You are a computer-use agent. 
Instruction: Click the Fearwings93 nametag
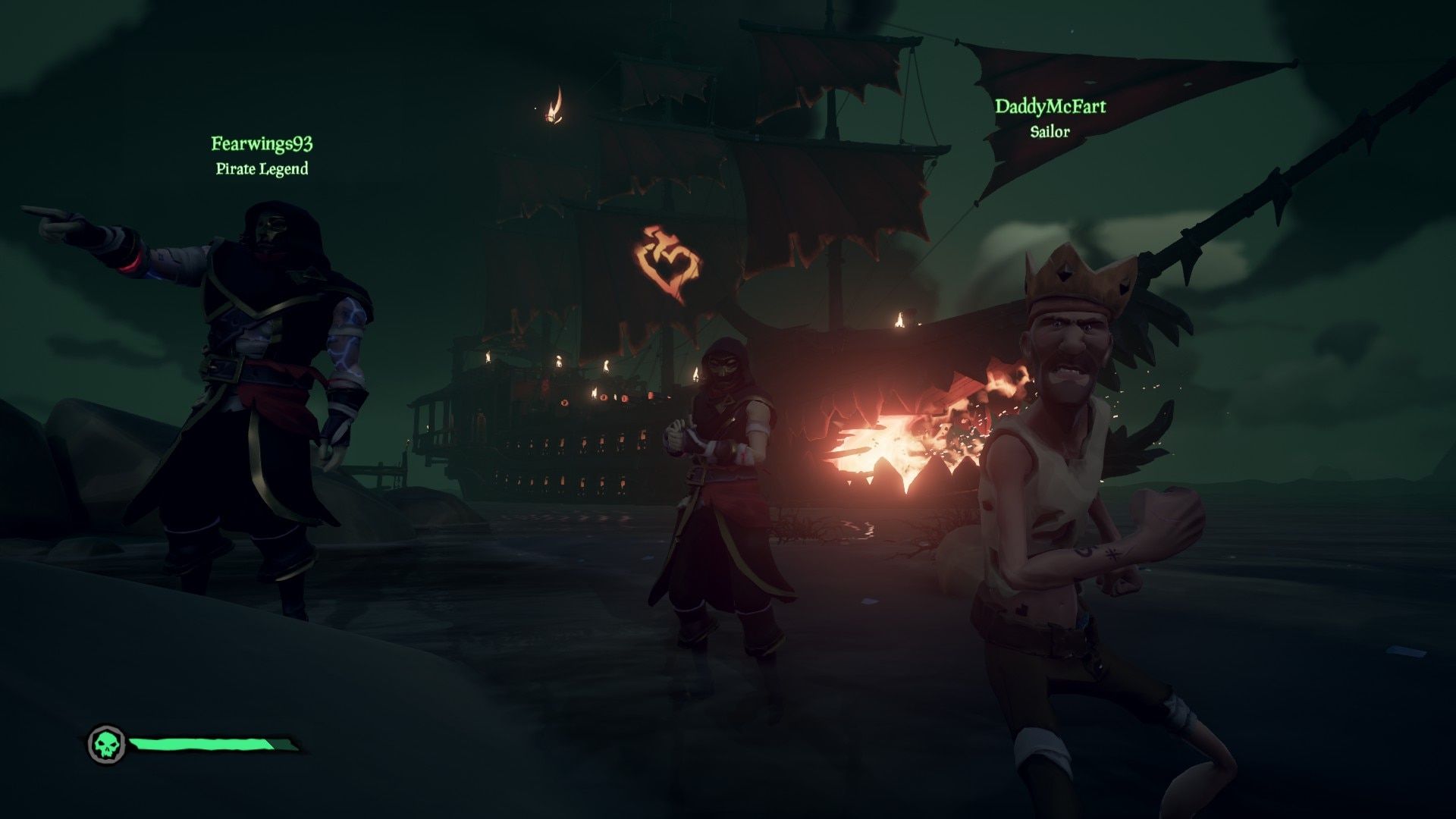tap(262, 143)
